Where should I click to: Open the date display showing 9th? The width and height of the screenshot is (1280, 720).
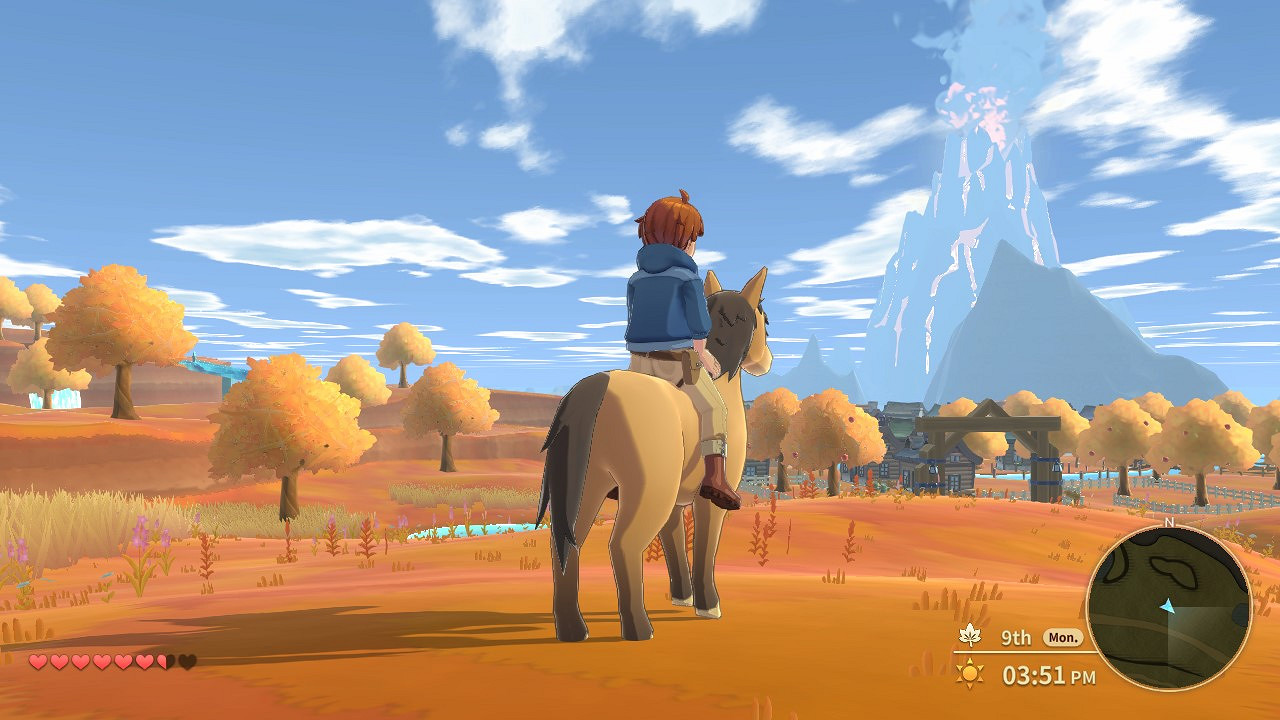[x=1017, y=637]
